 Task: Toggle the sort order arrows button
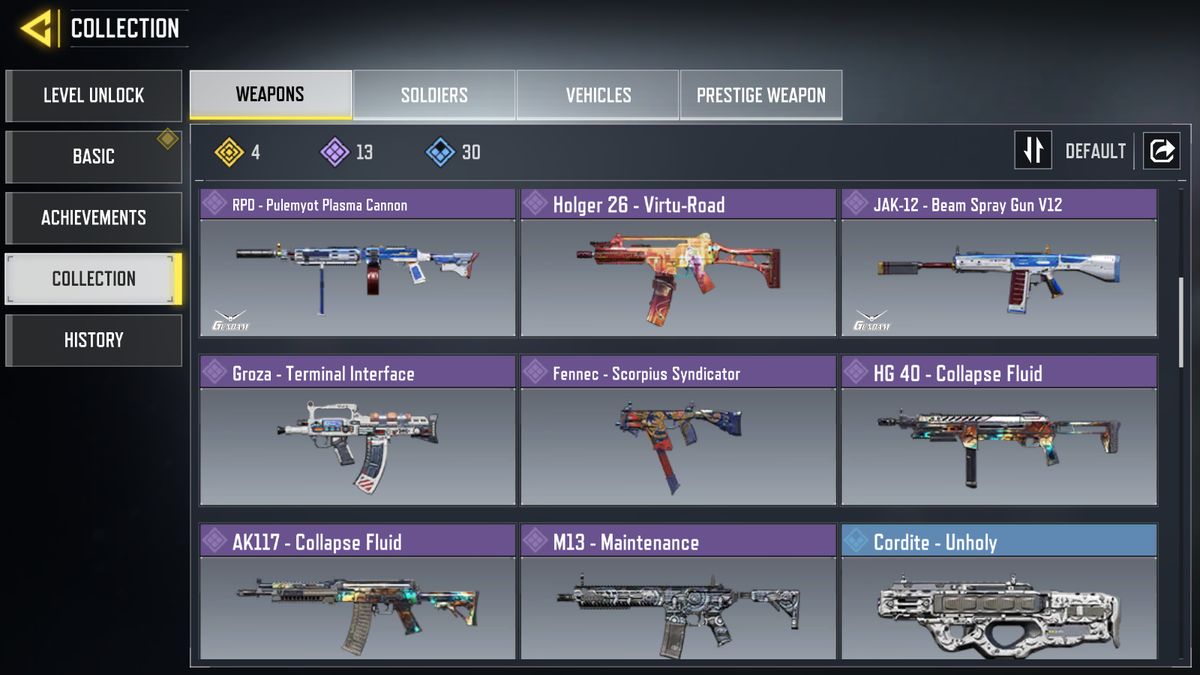[x=1033, y=151]
